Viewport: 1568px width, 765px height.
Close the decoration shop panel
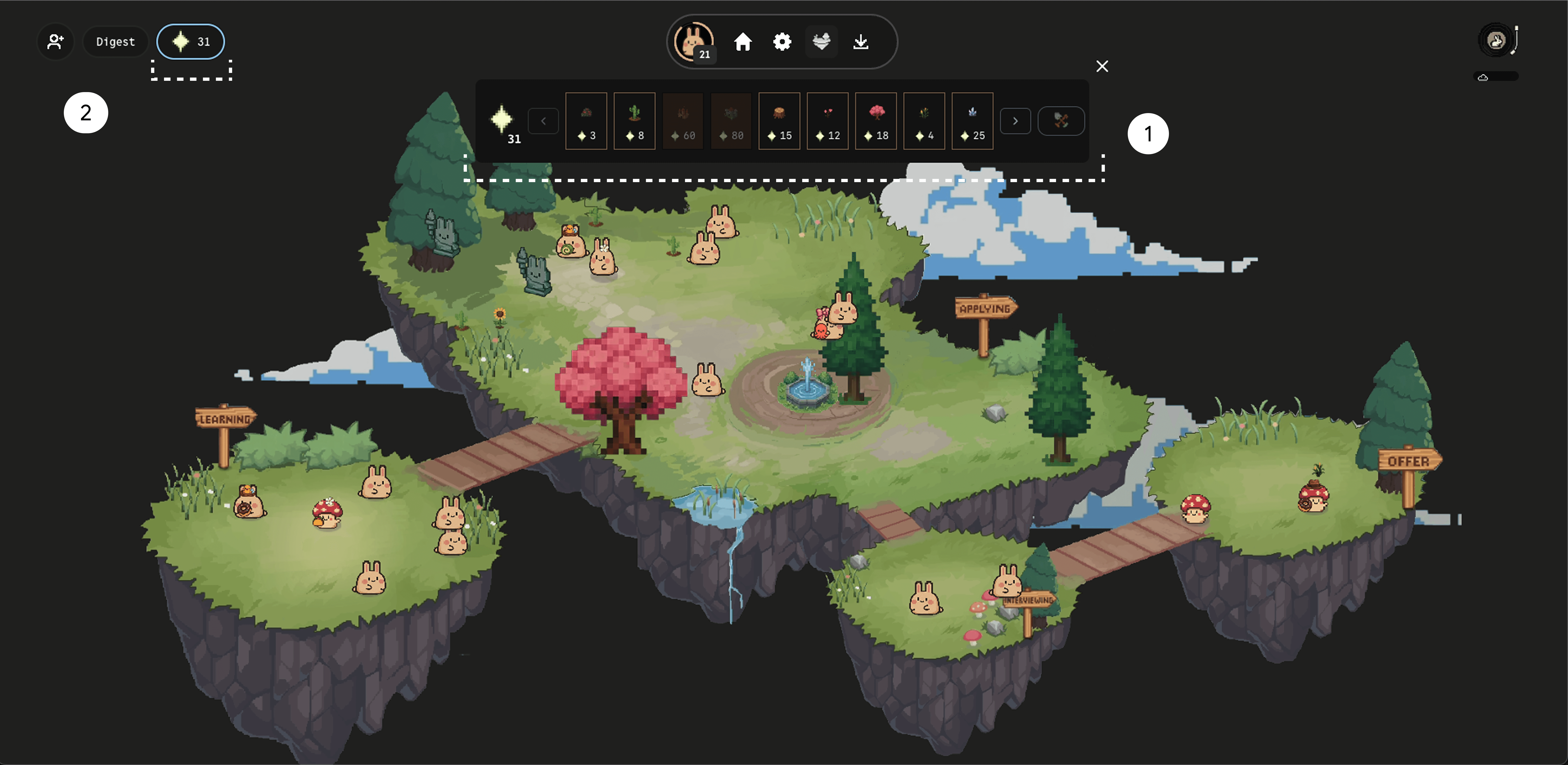[x=1102, y=66]
